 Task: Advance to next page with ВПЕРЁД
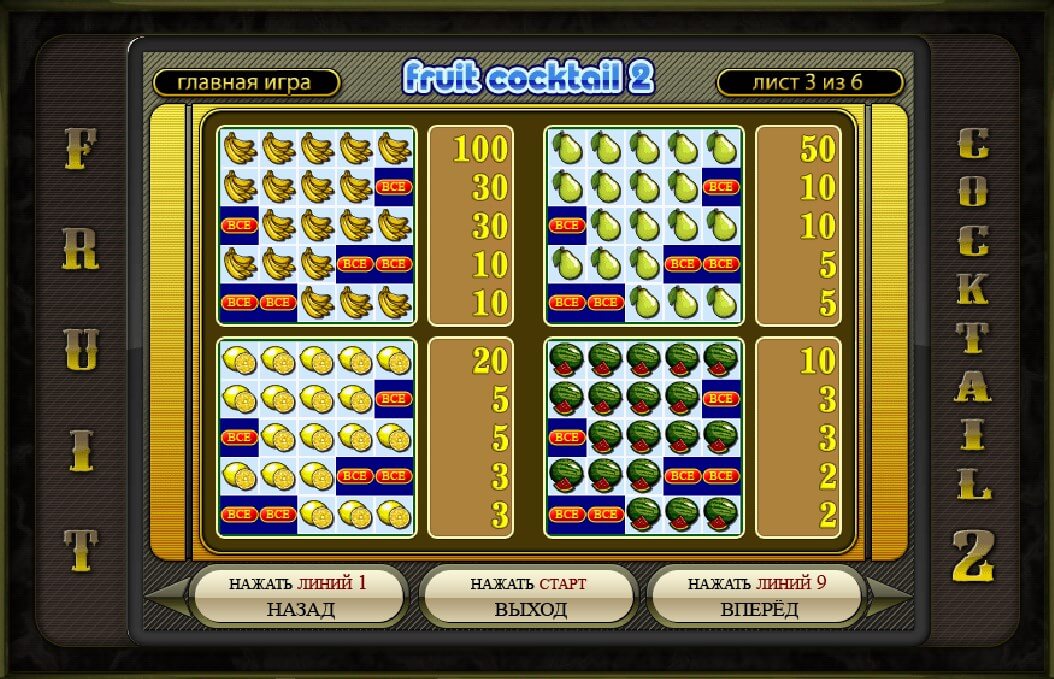pyautogui.click(x=759, y=597)
